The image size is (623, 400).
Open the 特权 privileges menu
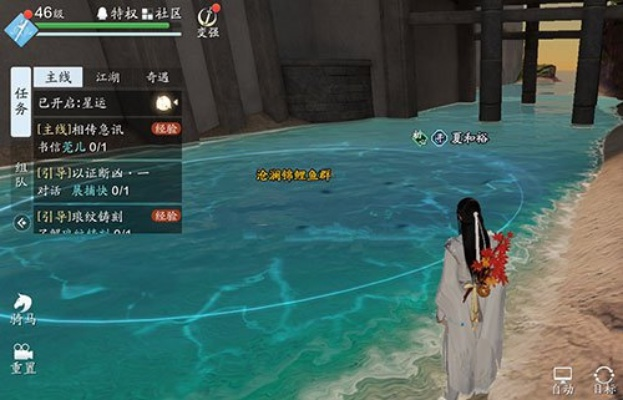(x=117, y=13)
